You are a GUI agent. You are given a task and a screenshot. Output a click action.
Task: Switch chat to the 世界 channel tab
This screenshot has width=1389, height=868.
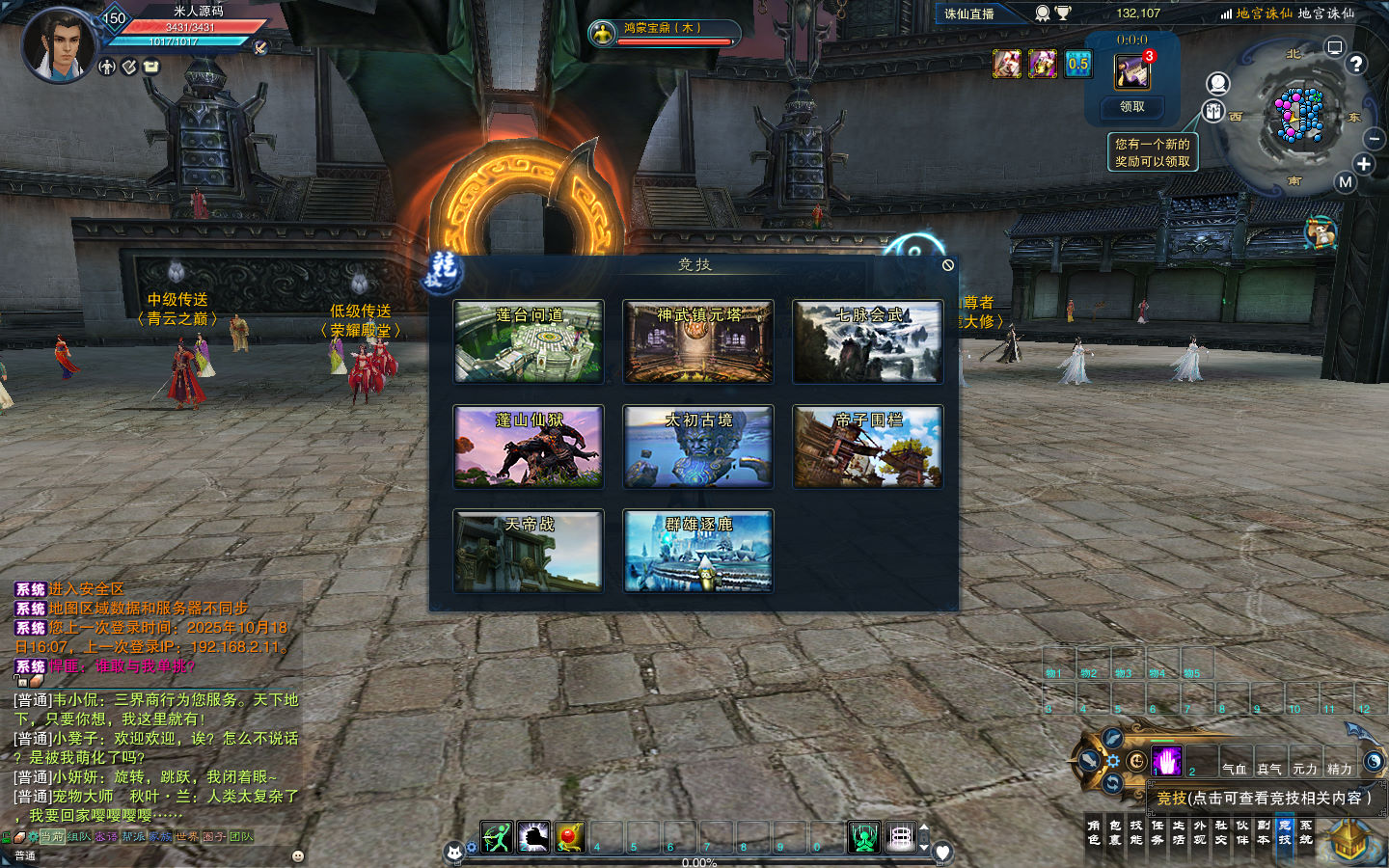[x=187, y=837]
